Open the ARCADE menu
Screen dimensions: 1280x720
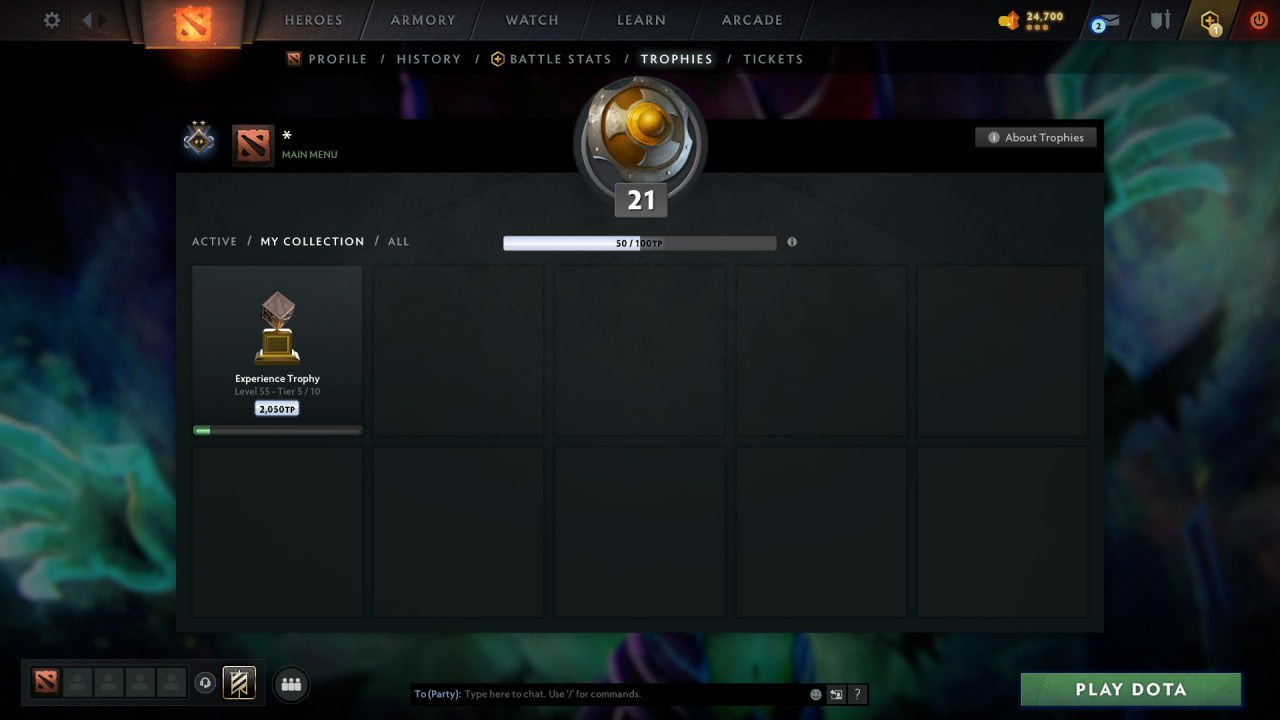(x=751, y=20)
